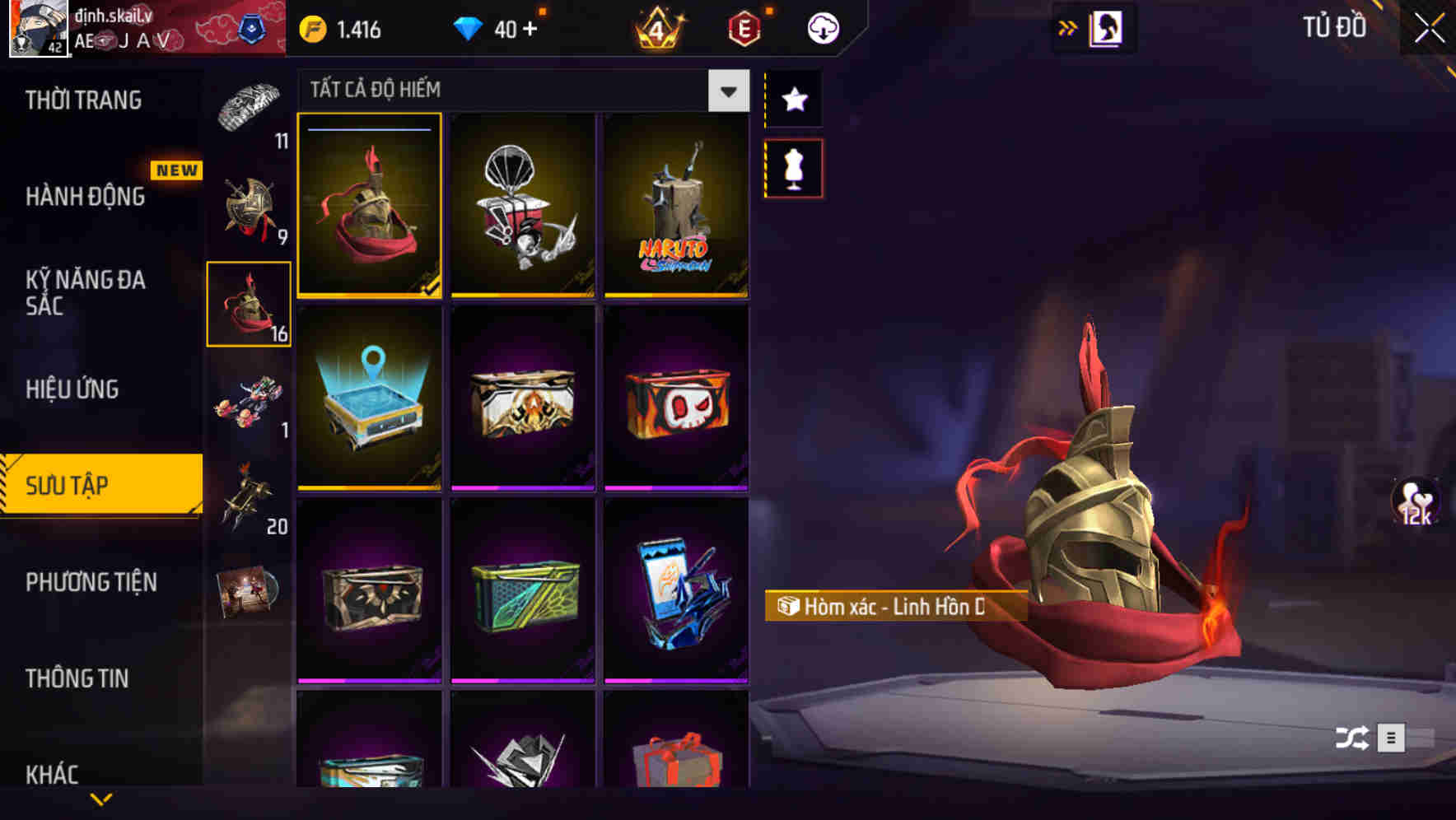Image resolution: width=1456 pixels, height=820 pixels.
Task: Expand the sidebar with the bottom chevron
Action: click(100, 798)
